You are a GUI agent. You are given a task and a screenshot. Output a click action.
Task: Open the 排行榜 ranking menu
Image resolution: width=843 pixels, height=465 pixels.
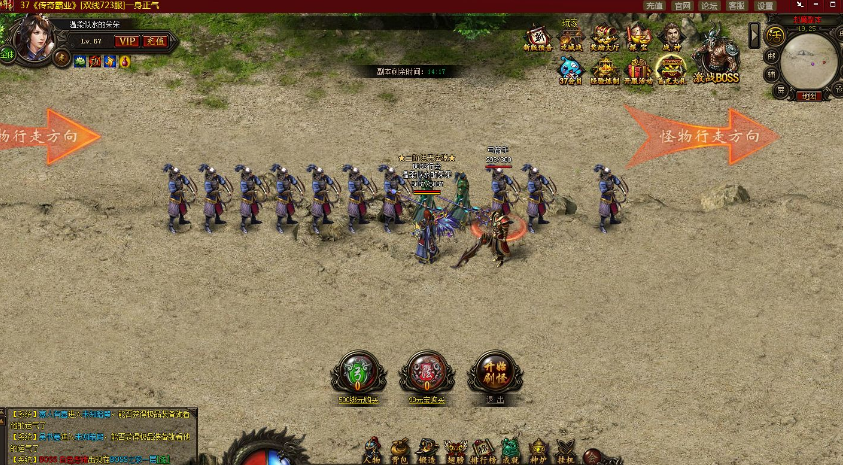pyautogui.click(x=483, y=452)
